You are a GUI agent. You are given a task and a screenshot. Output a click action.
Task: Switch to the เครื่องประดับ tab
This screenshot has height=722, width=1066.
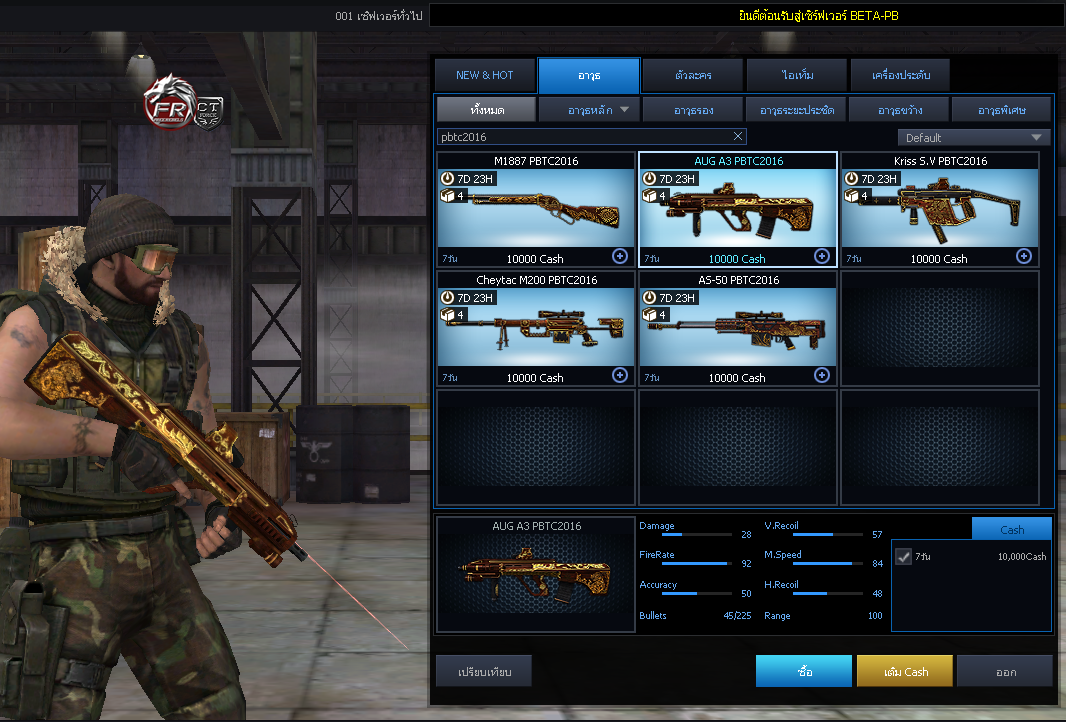[x=899, y=75]
